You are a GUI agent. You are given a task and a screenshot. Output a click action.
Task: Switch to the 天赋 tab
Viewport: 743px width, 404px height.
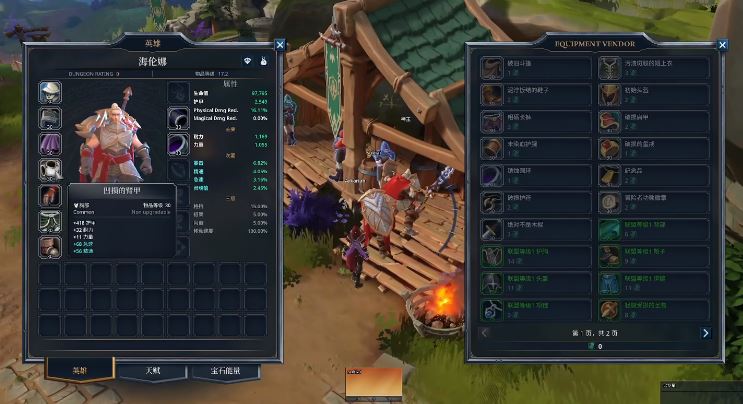[153, 371]
